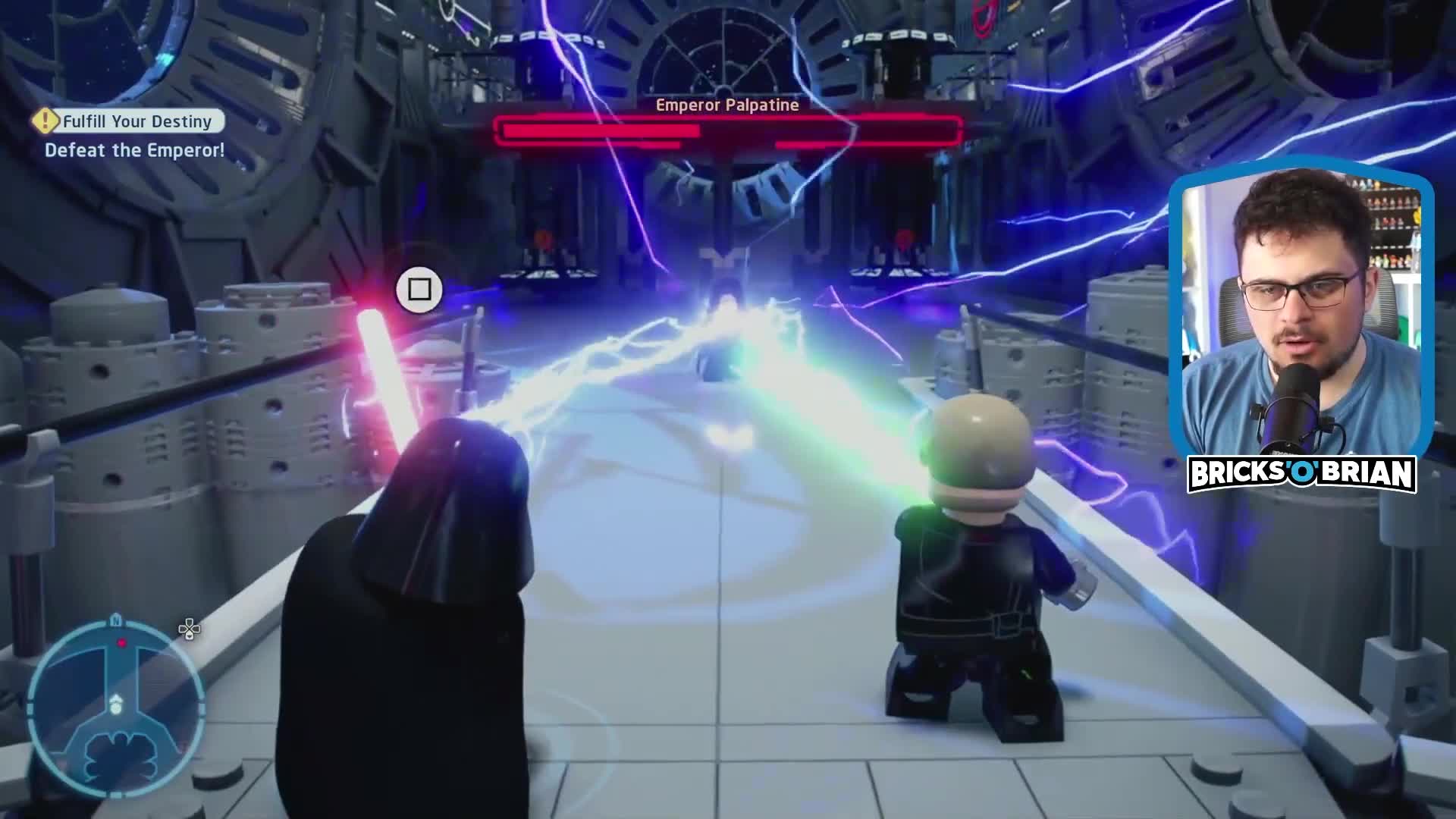Click the up arrow on the d-pad icon
The image size is (1456, 819).
point(189,623)
